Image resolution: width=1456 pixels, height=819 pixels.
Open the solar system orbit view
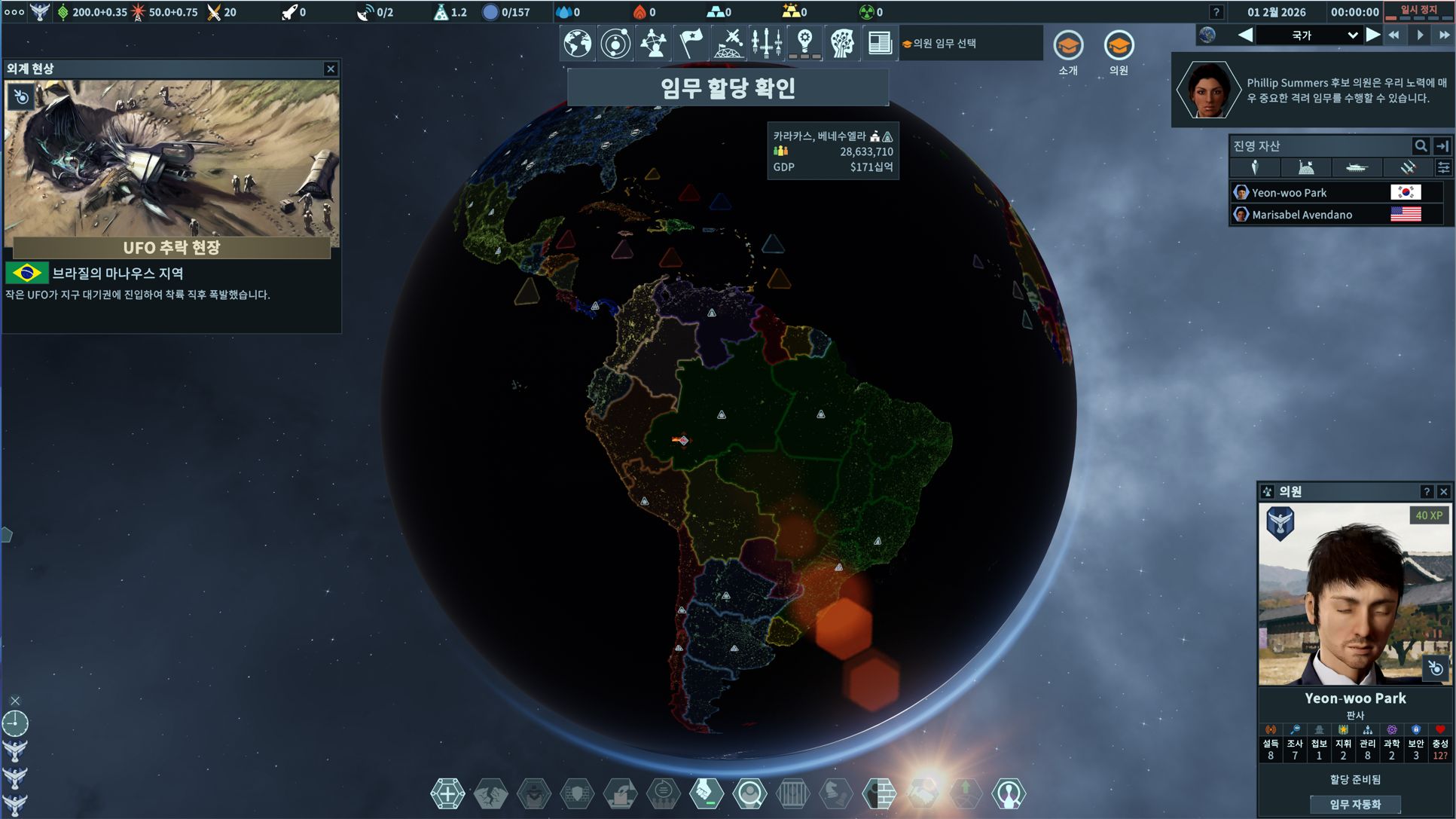[615, 44]
